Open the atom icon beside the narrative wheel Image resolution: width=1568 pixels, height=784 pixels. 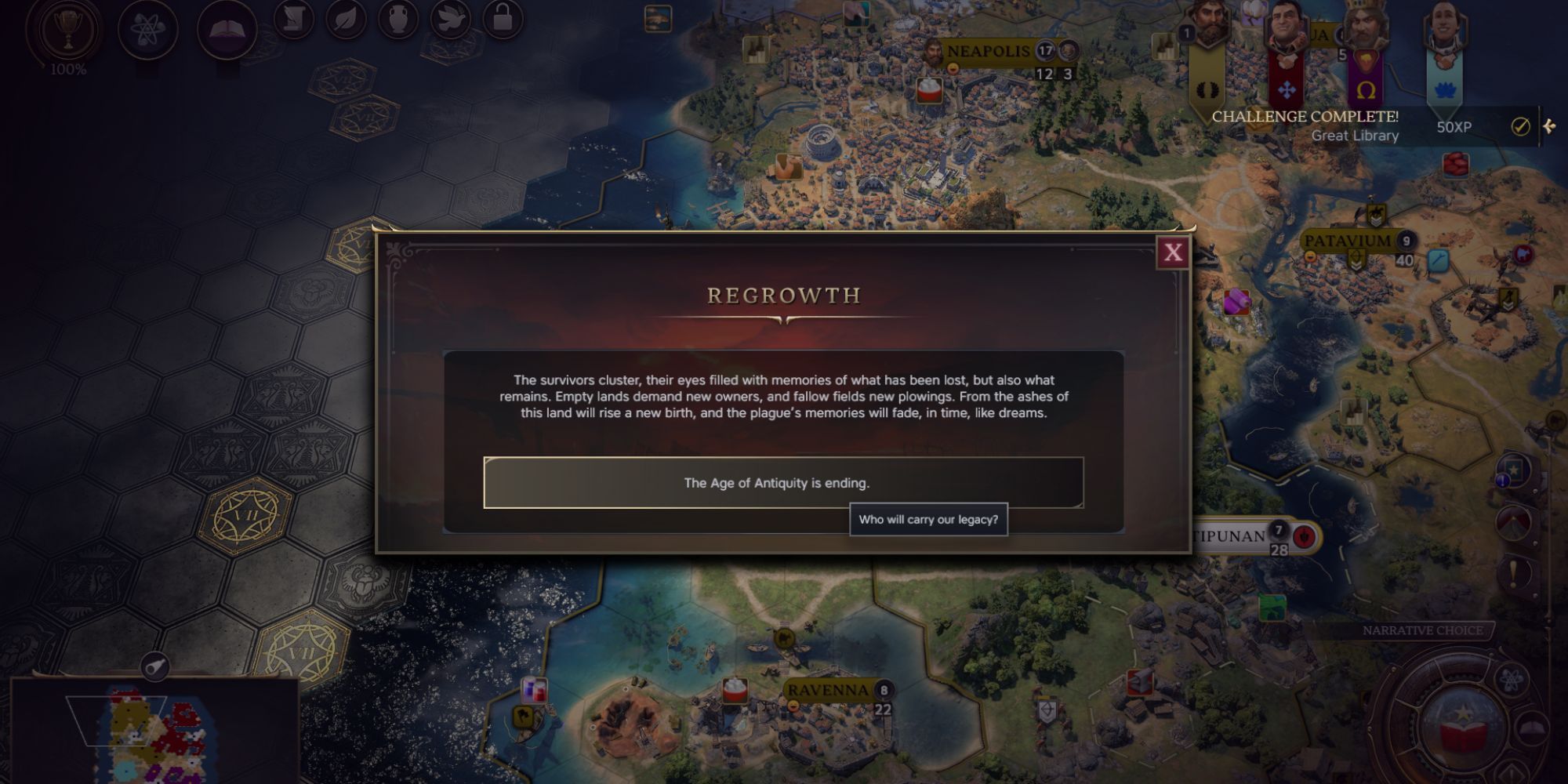pos(1512,679)
